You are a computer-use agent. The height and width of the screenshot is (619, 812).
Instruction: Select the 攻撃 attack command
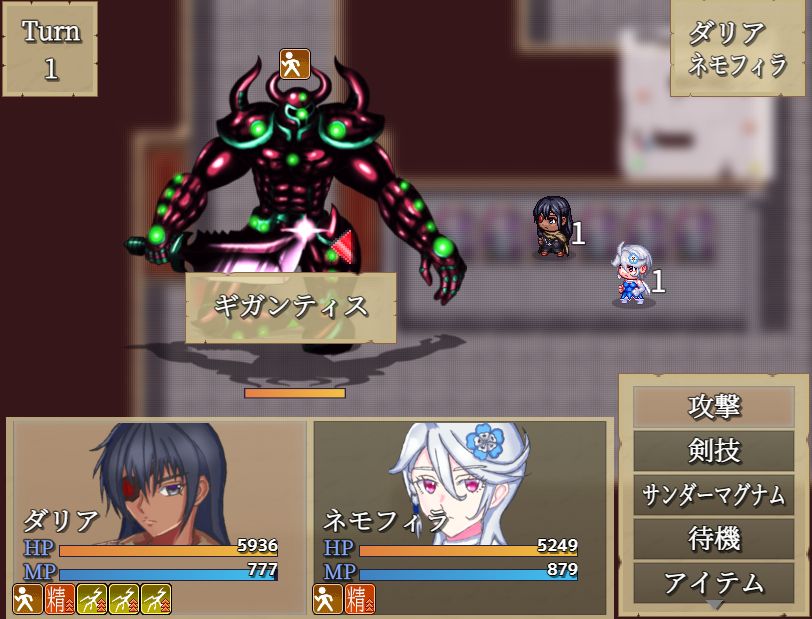pos(714,407)
